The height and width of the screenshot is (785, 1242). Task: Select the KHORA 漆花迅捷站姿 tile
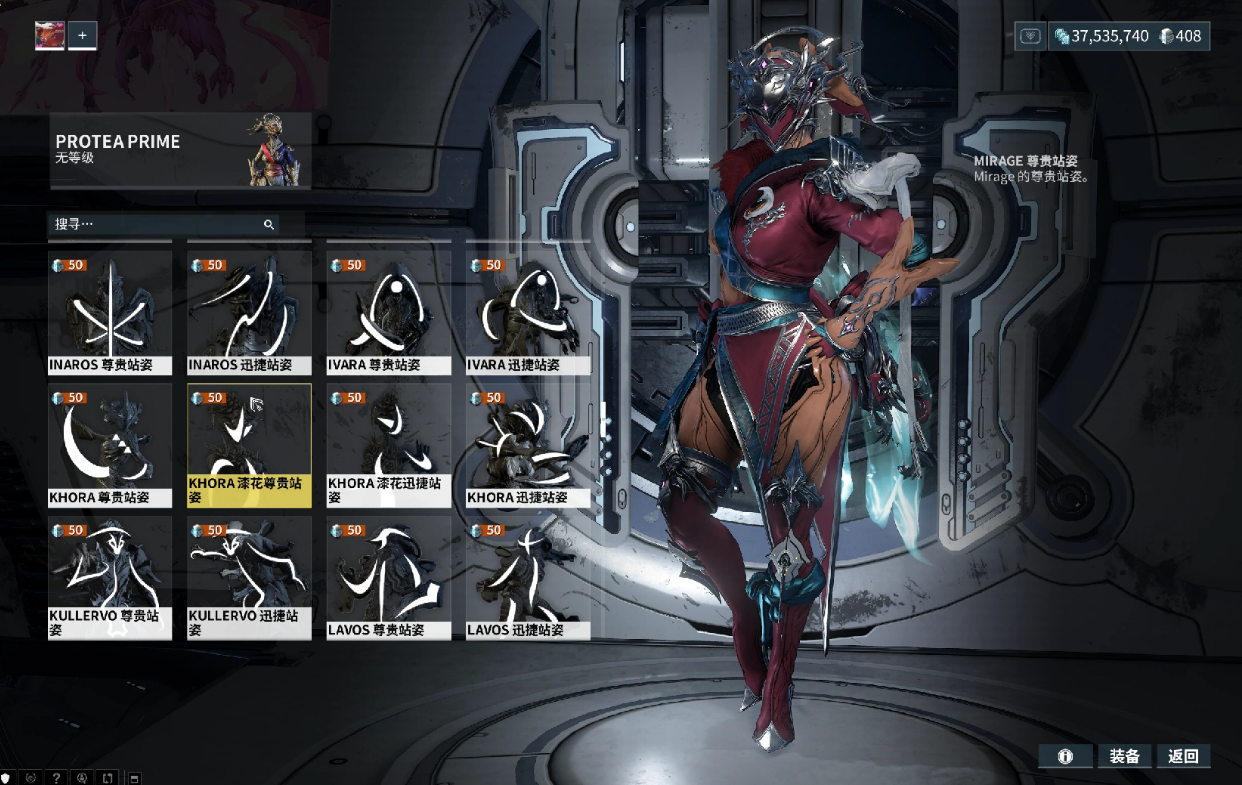[389, 444]
